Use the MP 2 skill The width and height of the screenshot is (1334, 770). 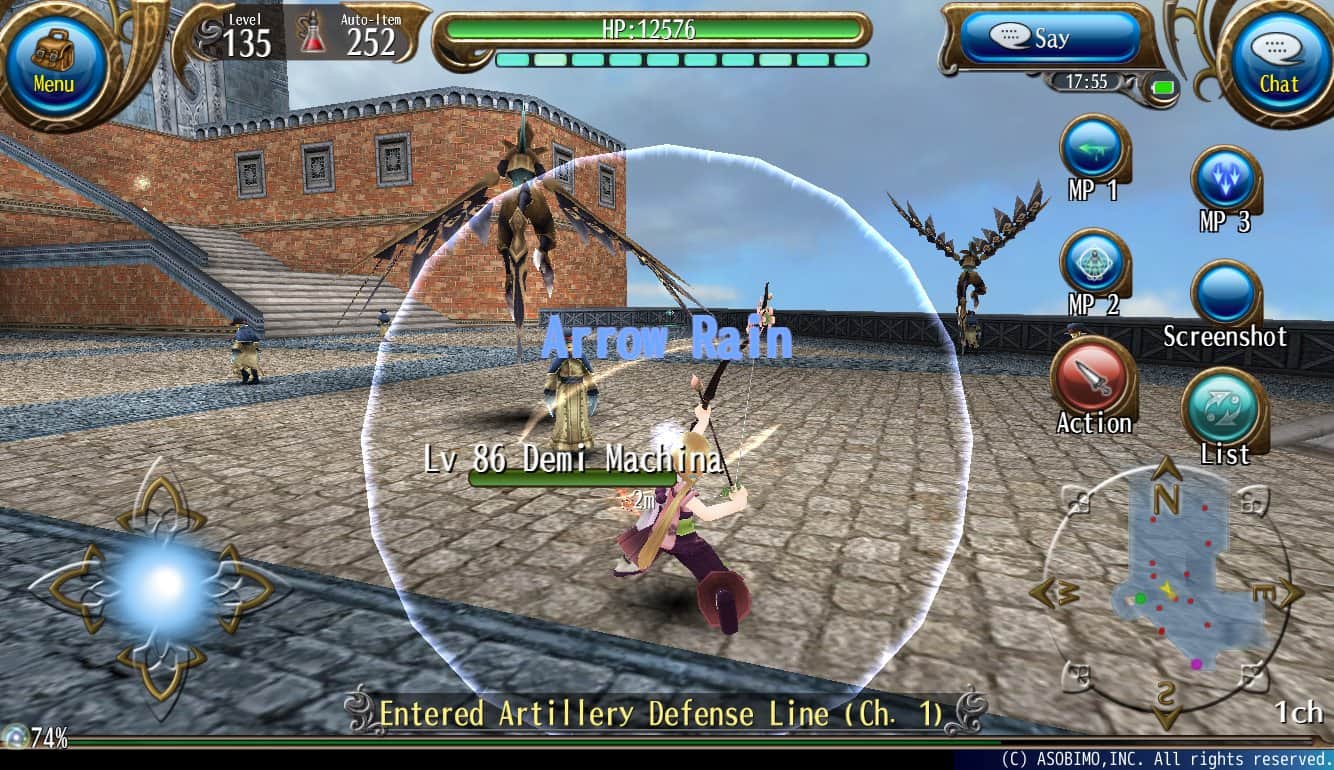point(1092,263)
